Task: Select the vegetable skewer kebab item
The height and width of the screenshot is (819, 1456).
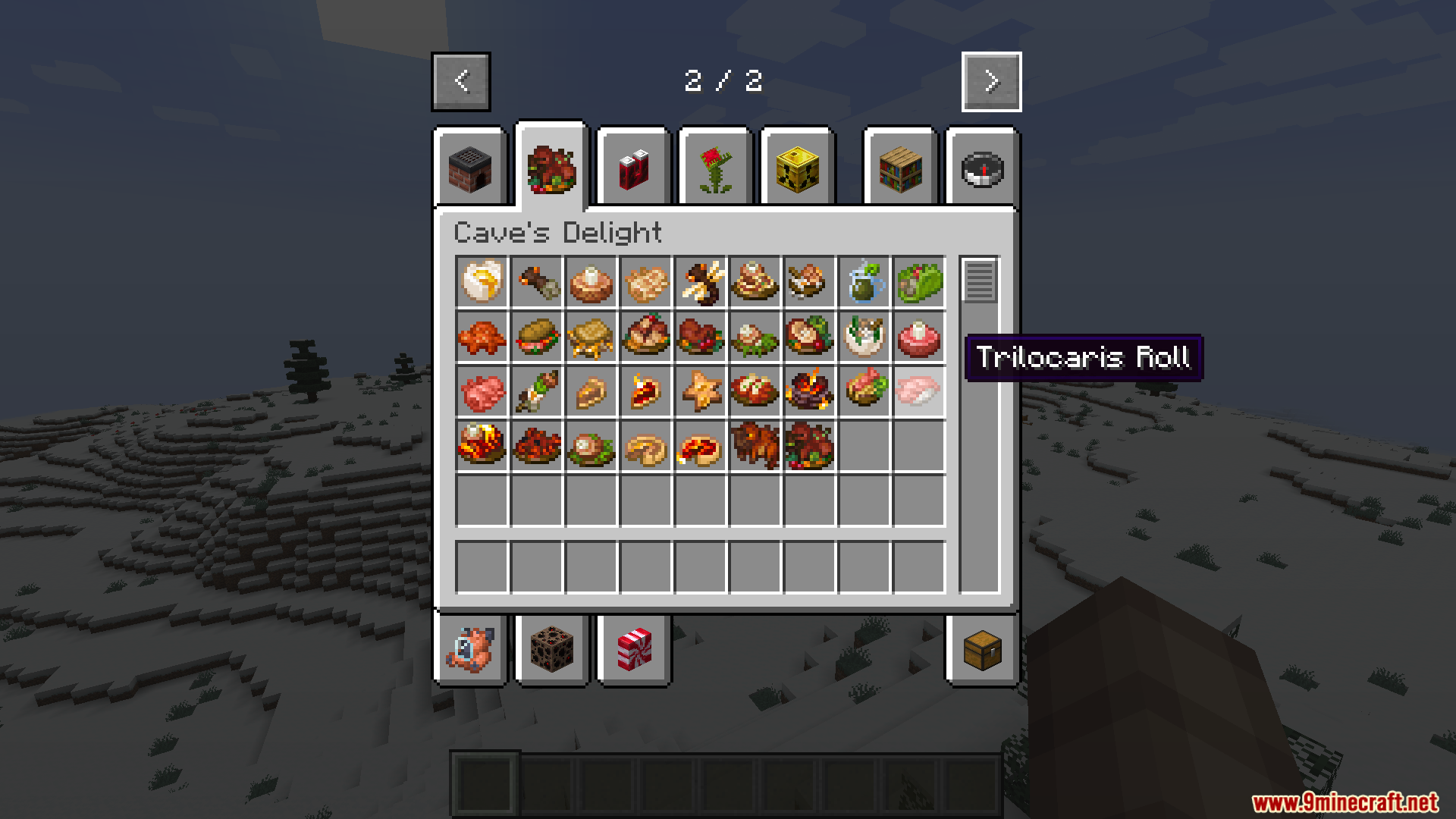Action: pos(536,391)
